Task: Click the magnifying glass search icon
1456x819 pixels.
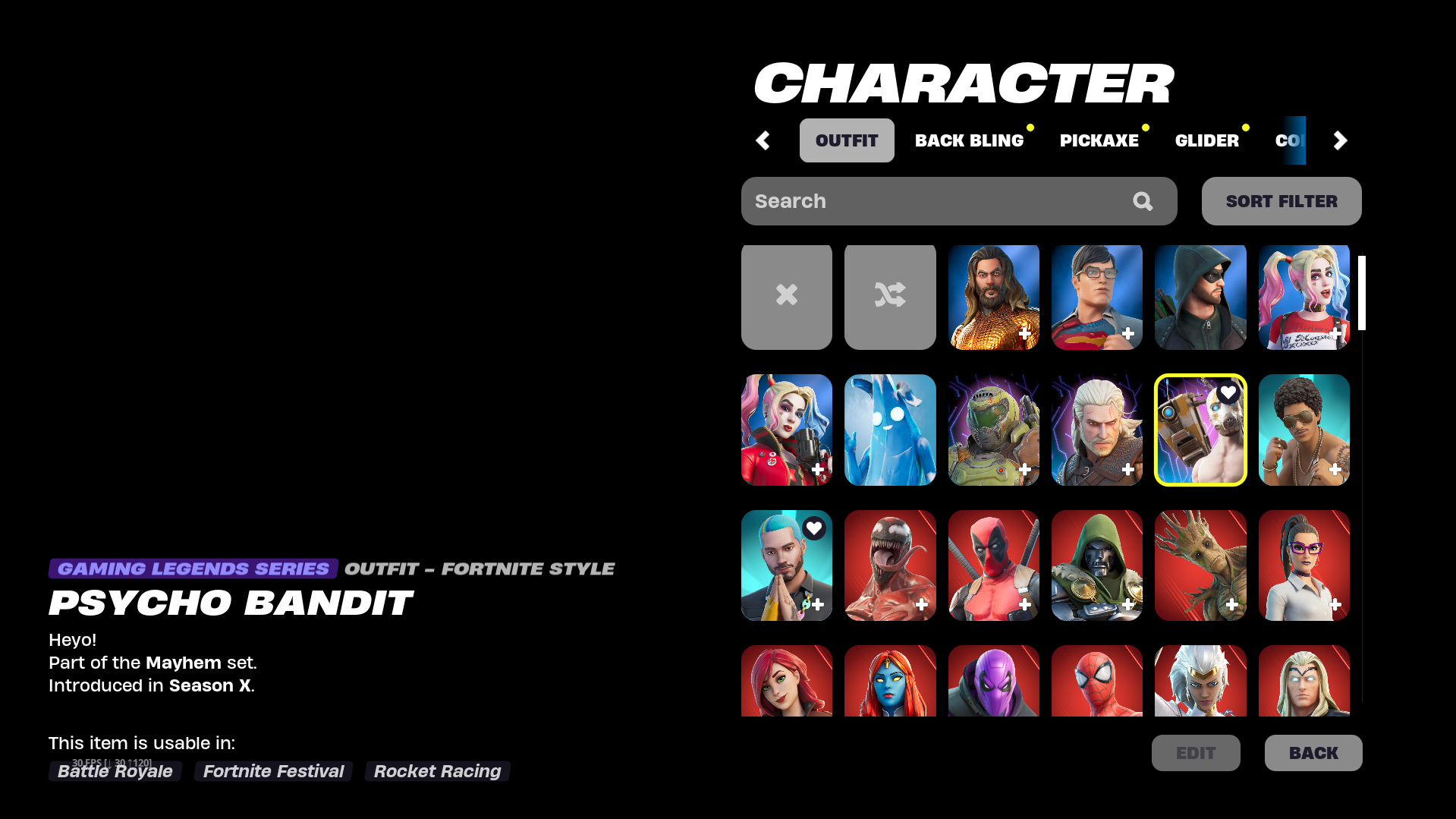Action: (1142, 201)
